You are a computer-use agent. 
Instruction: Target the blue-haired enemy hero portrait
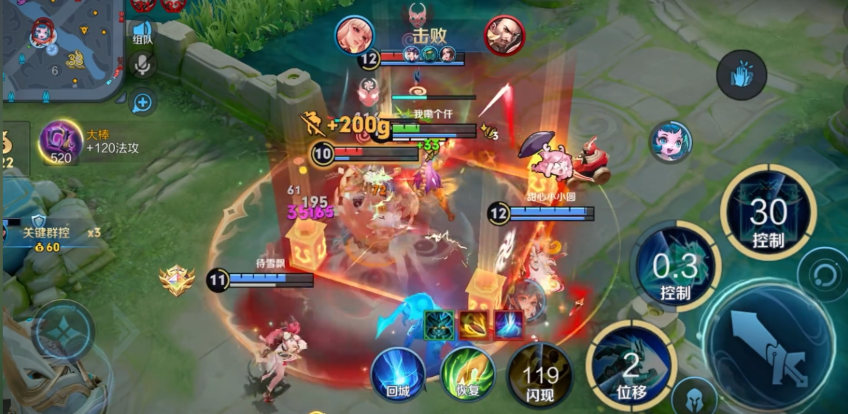pyautogui.click(x=670, y=141)
